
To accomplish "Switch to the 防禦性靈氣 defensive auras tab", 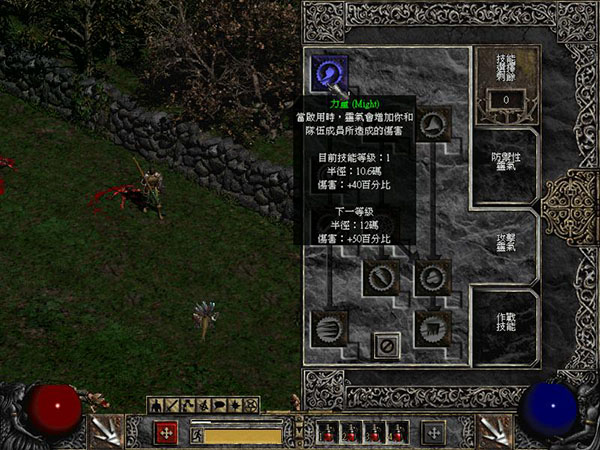I will 506,163.
